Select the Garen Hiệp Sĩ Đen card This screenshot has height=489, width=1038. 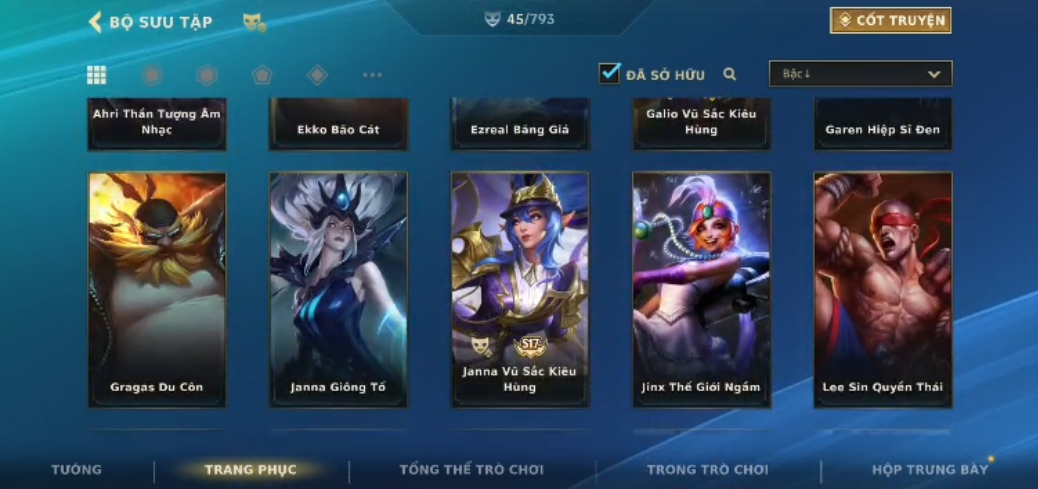tap(882, 125)
